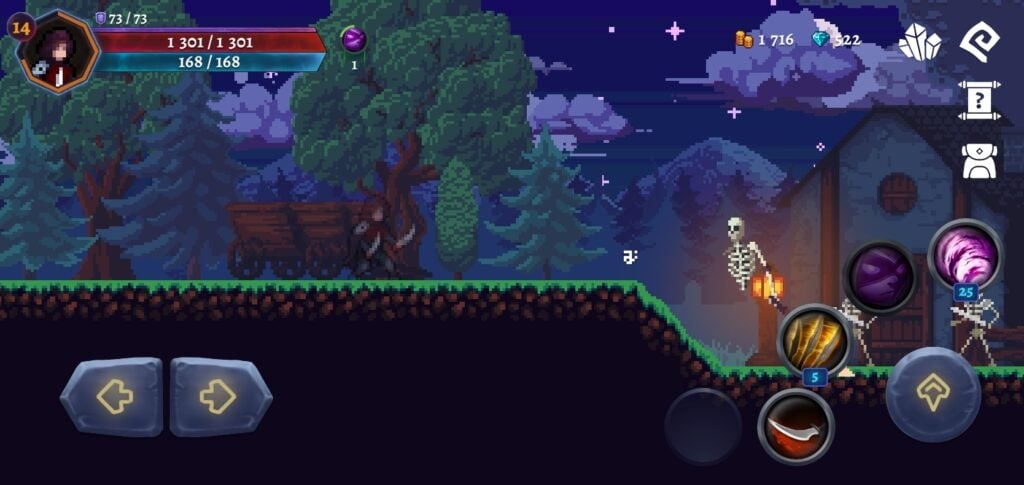Screen dimensions: 1024x485
Task: Open the top-right white emblem menu
Action: coord(980,41)
